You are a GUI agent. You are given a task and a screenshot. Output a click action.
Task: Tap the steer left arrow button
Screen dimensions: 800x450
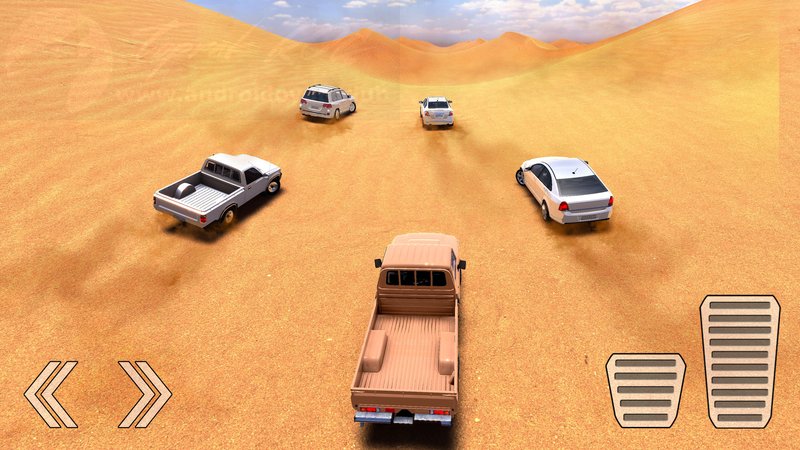[x=50, y=393]
